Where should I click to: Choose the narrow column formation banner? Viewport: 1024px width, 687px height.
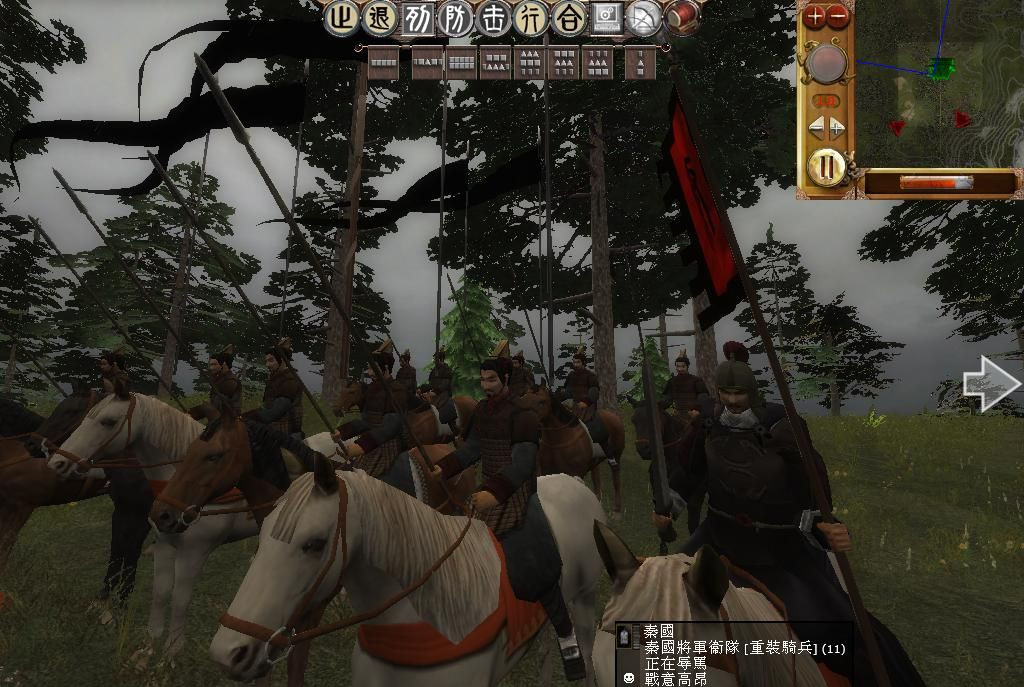click(640, 63)
